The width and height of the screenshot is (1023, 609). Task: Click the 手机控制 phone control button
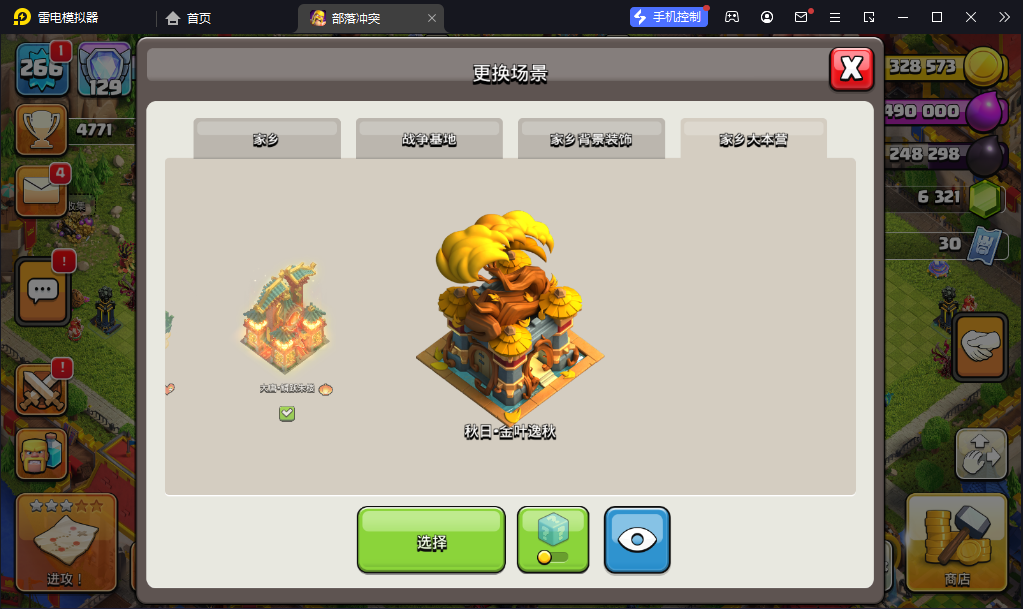[x=669, y=17]
